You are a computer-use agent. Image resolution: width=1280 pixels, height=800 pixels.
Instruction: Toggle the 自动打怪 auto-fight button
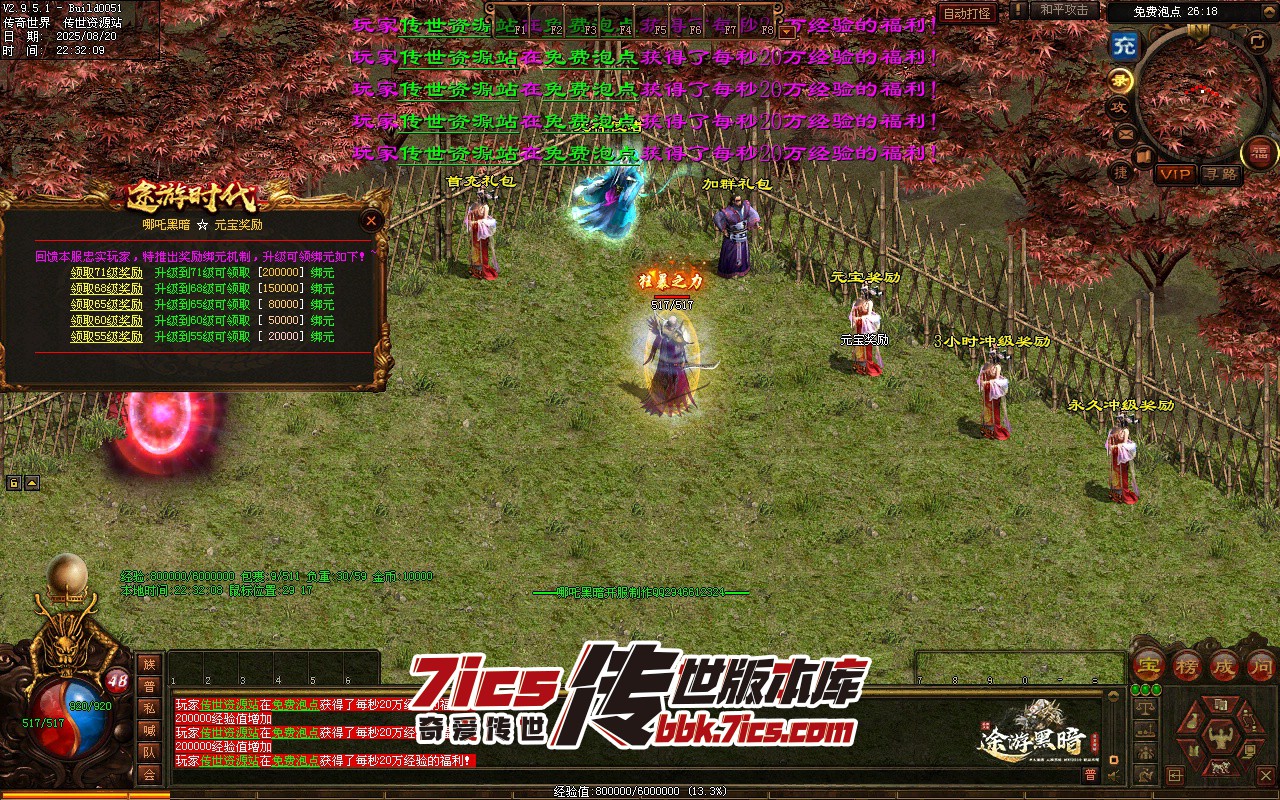[x=968, y=14]
